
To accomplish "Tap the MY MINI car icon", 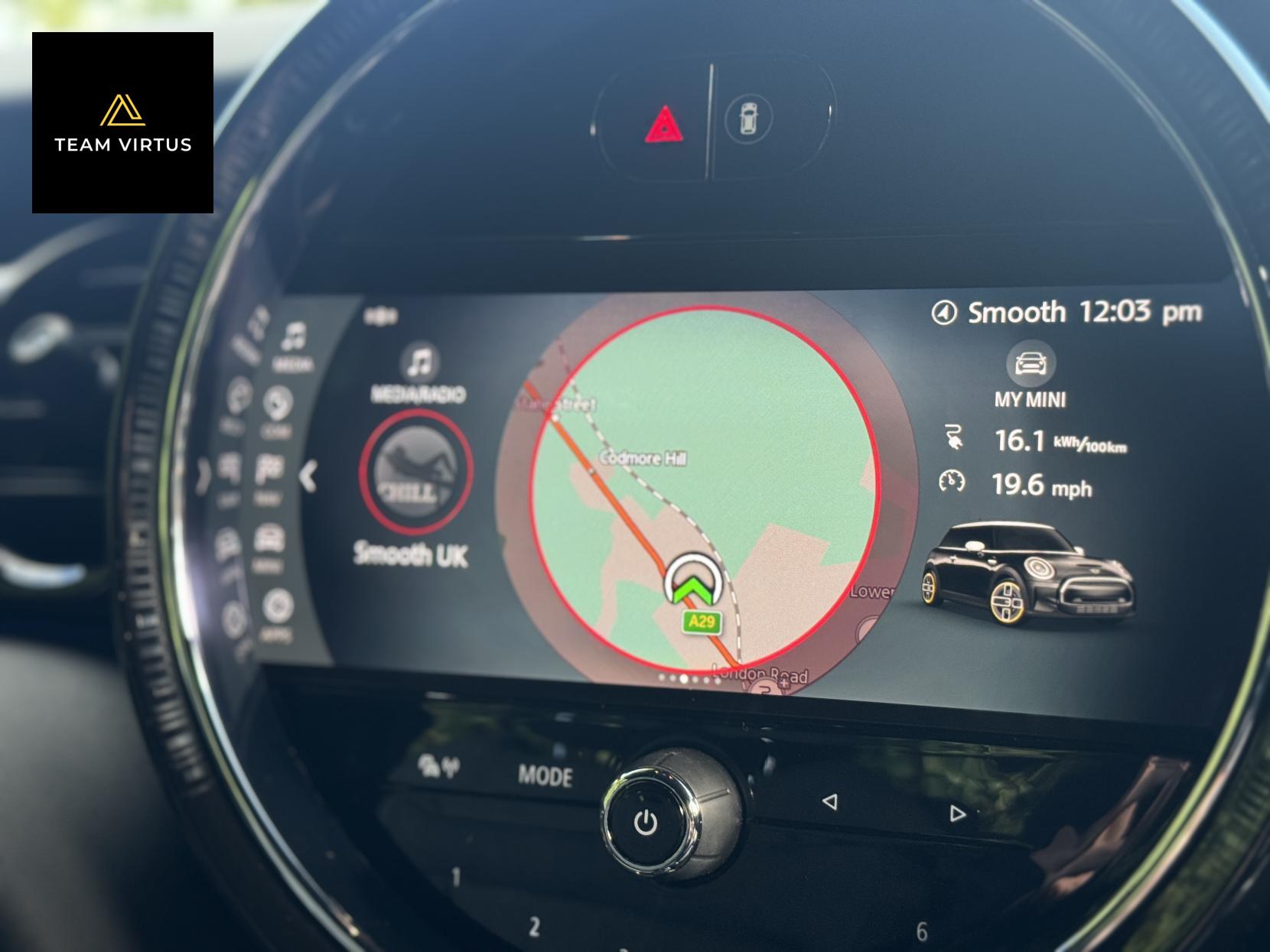I will point(1032,365).
